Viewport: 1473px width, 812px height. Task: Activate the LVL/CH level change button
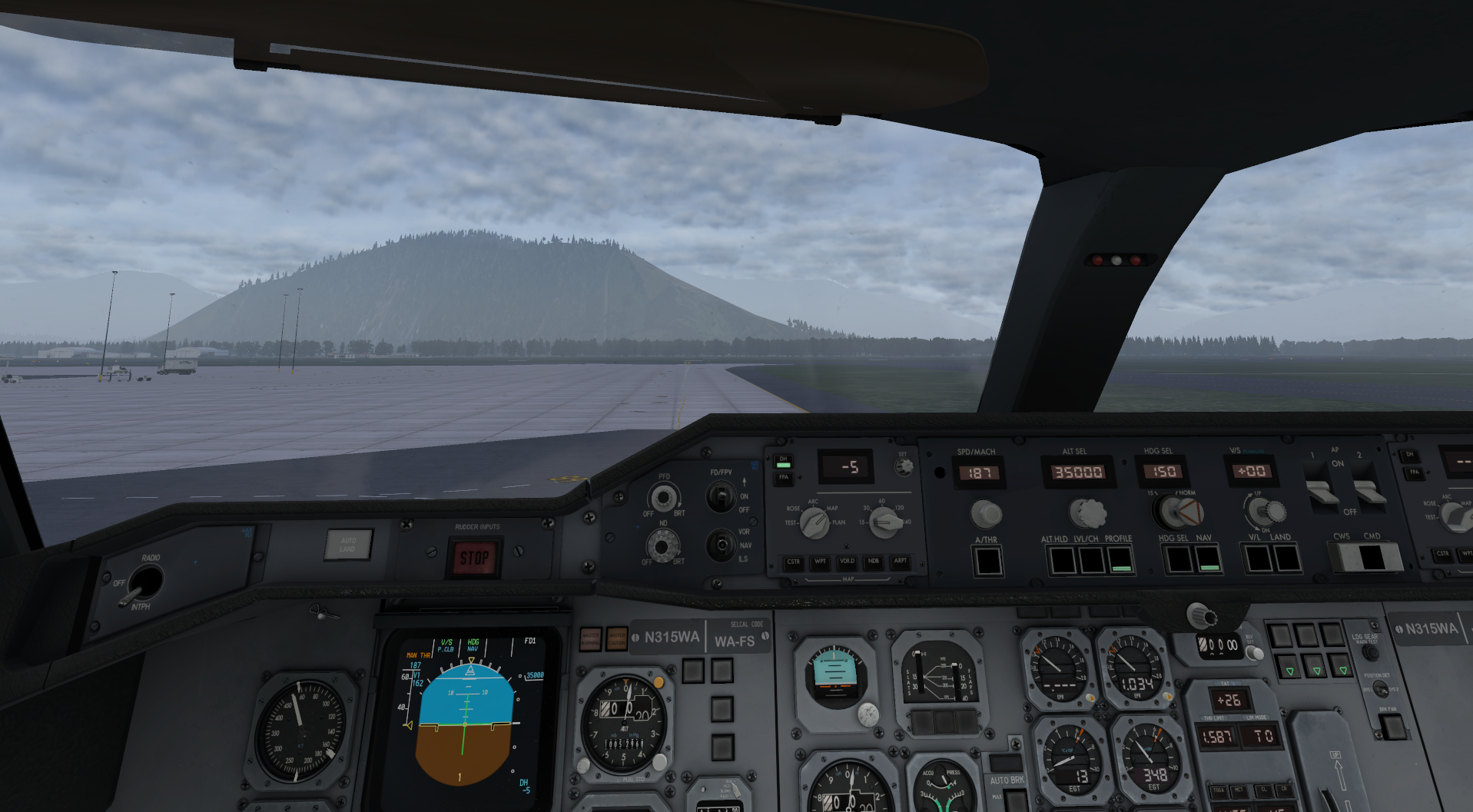point(1091,560)
